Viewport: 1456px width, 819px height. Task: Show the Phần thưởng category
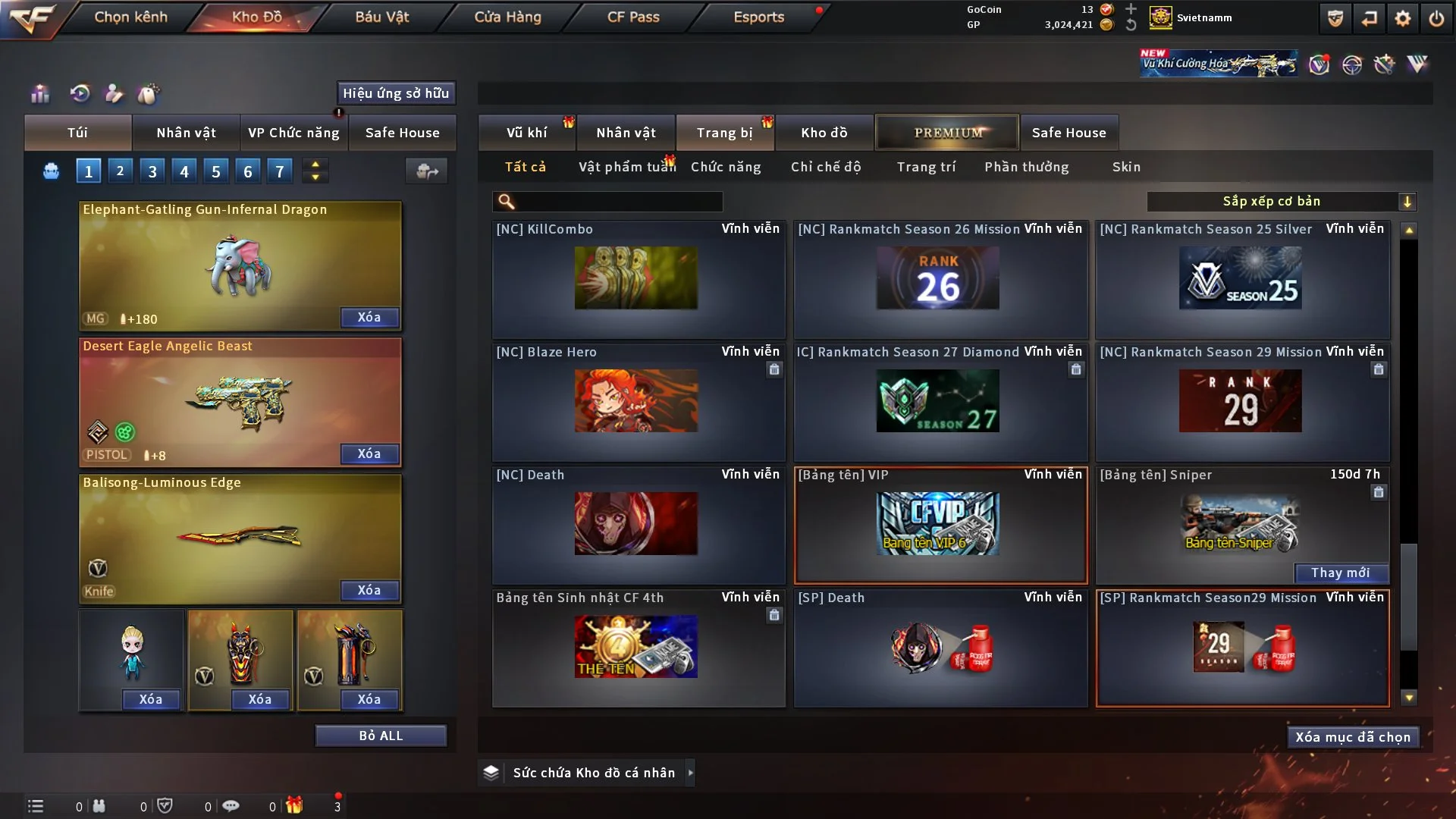(1026, 167)
